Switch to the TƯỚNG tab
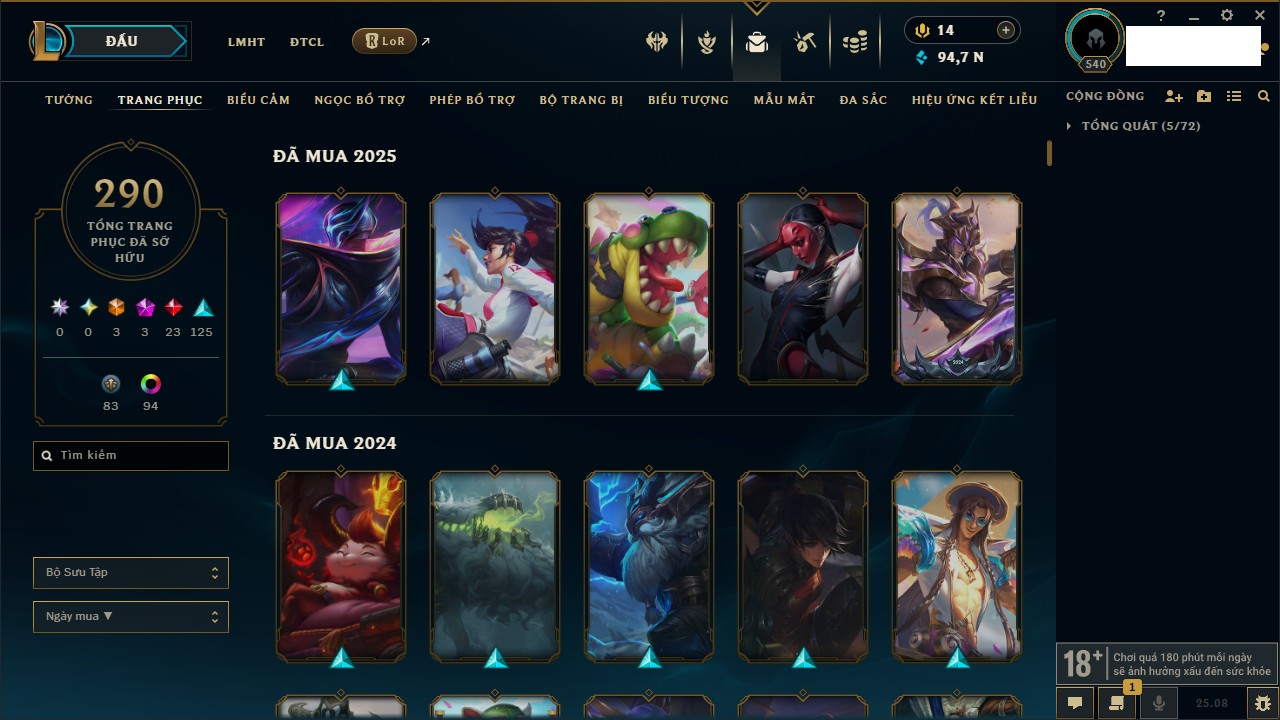 69,100
